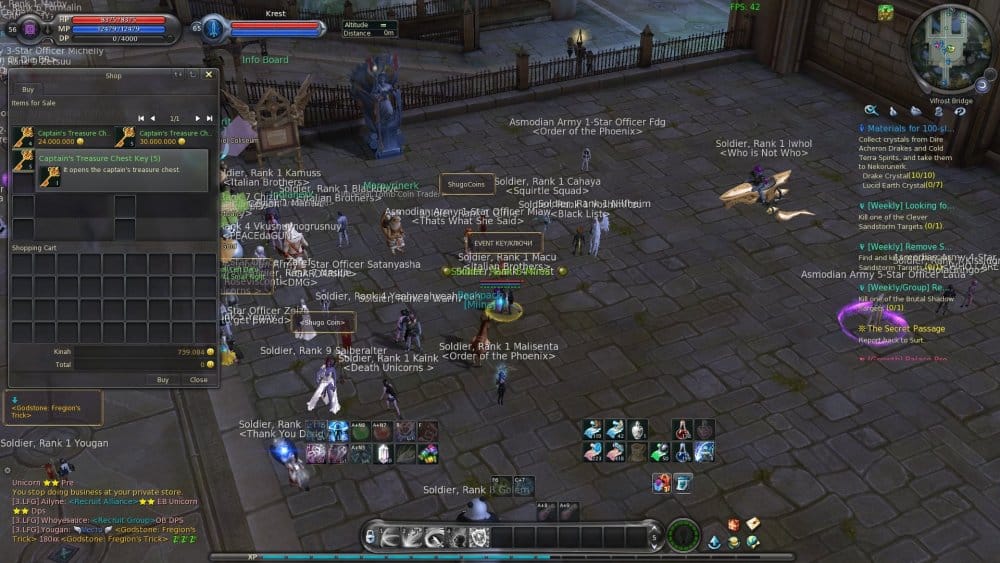Jump to the last shop page
Screen dimensions: 1000x563
pos(209,118)
